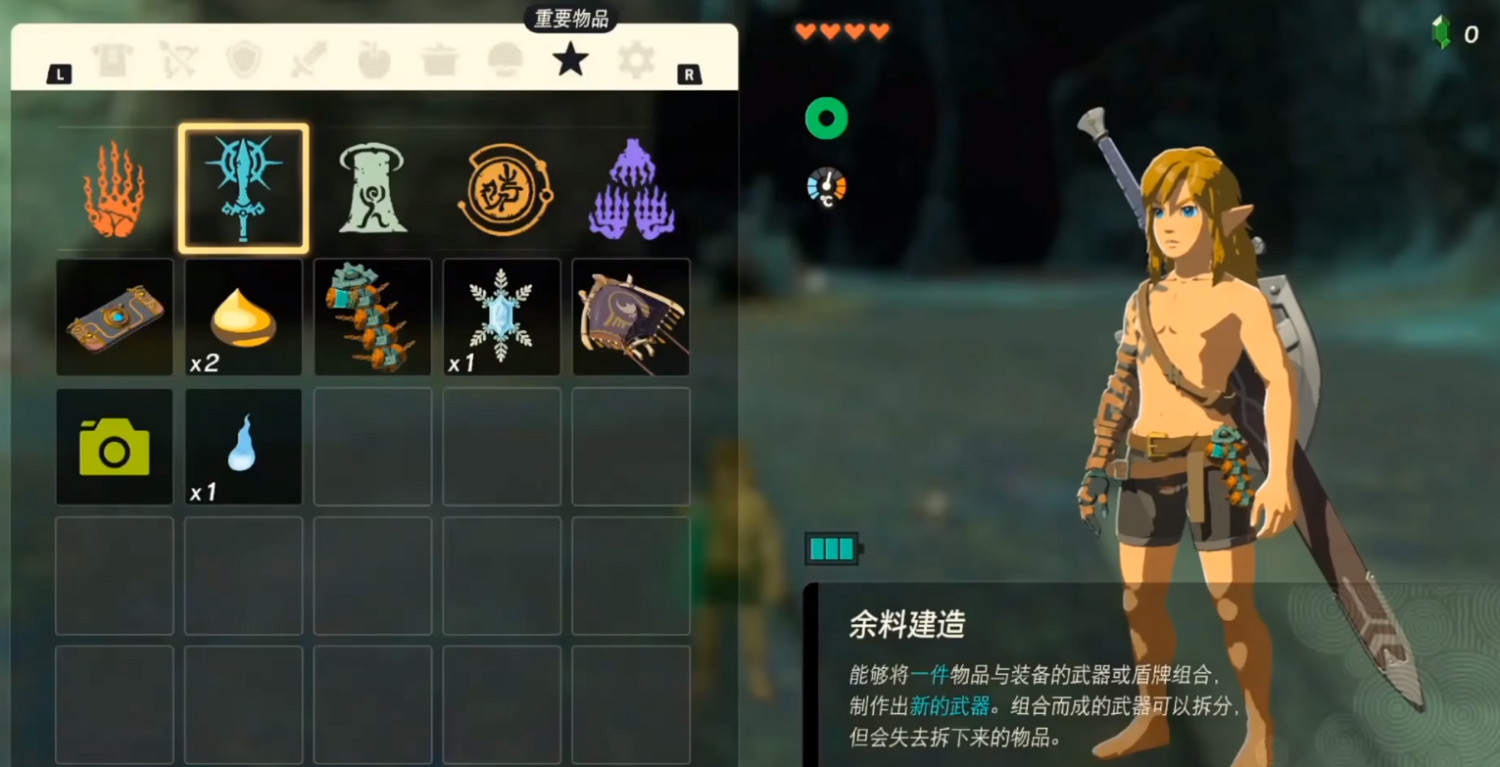
Task: Select the Zonai Charge item
Action: (x=243, y=317)
